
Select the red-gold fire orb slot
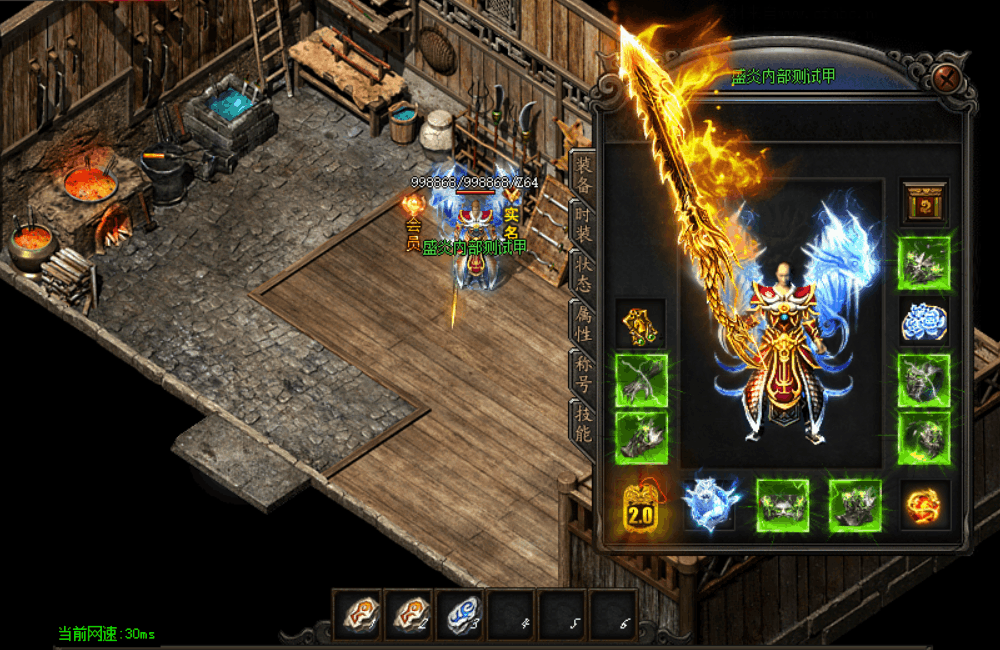coord(923,505)
